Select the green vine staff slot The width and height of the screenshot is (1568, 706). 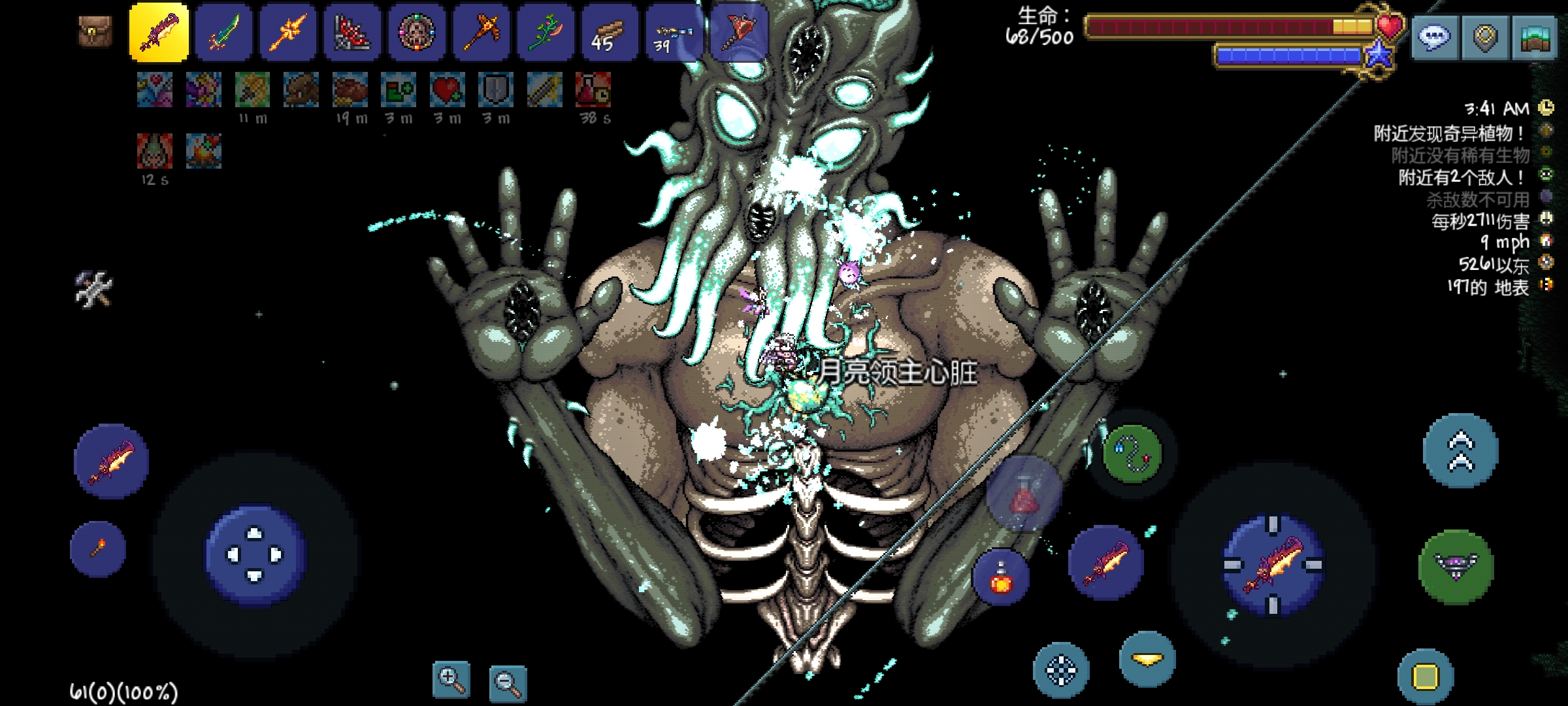pos(546,33)
